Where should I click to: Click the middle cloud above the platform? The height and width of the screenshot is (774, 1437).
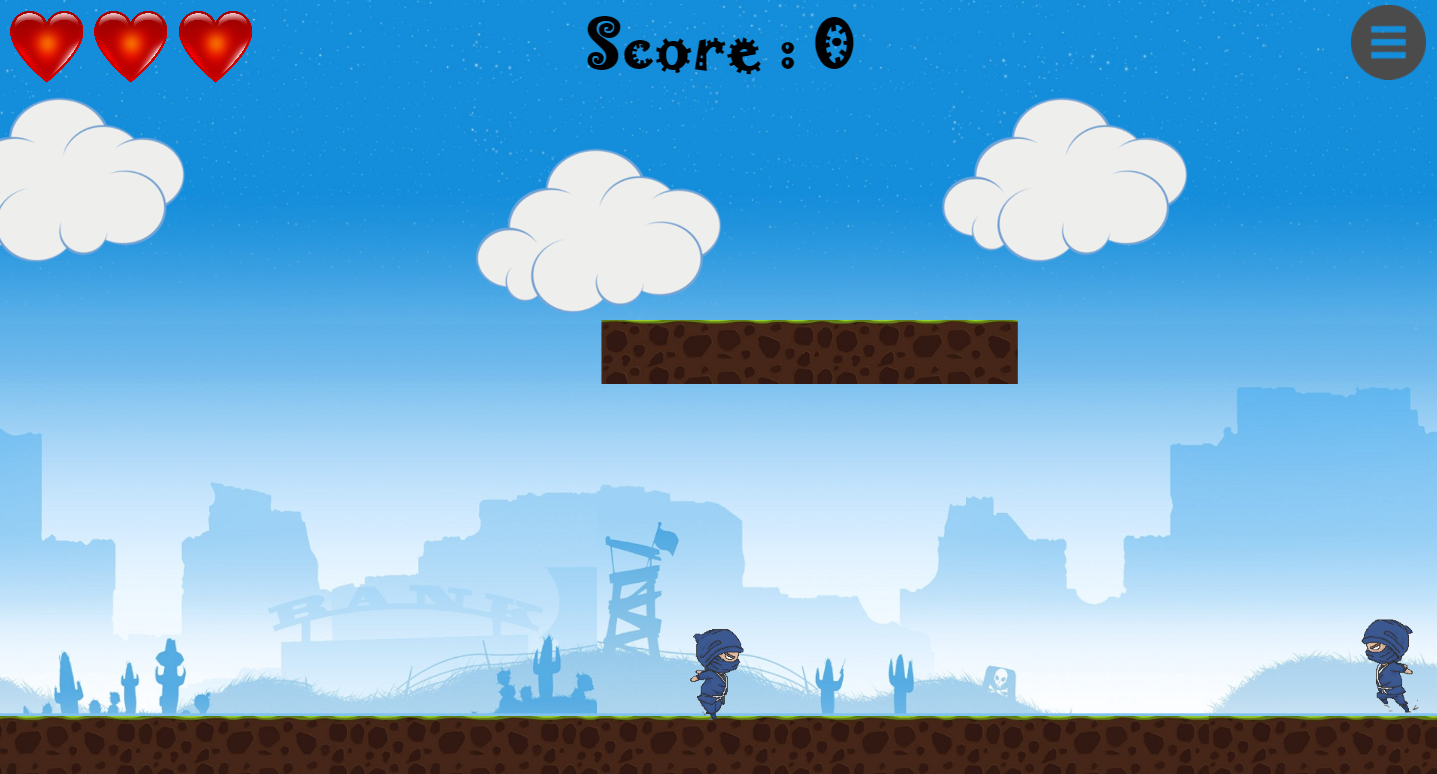click(598, 230)
